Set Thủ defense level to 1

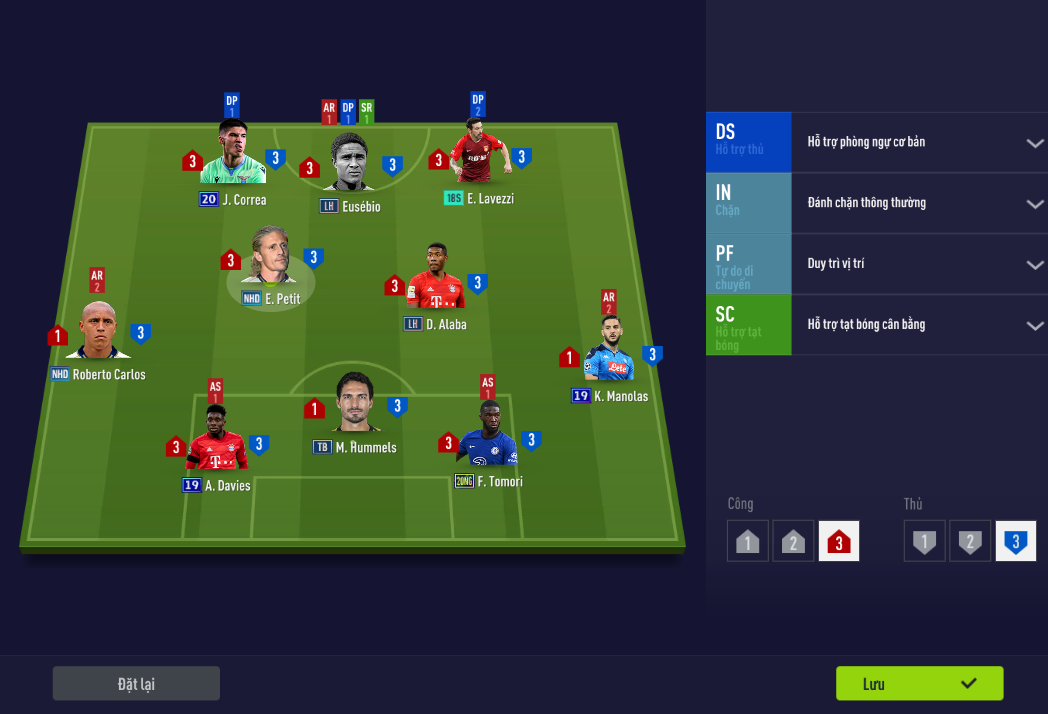coord(924,541)
